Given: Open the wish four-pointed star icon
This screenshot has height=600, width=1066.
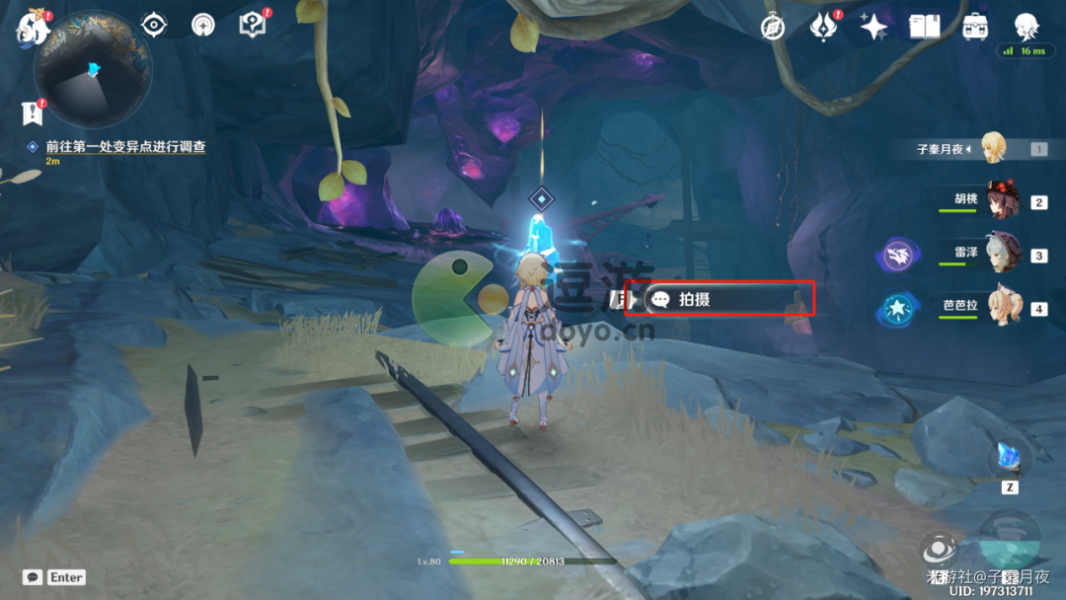Looking at the screenshot, I should 874,27.
